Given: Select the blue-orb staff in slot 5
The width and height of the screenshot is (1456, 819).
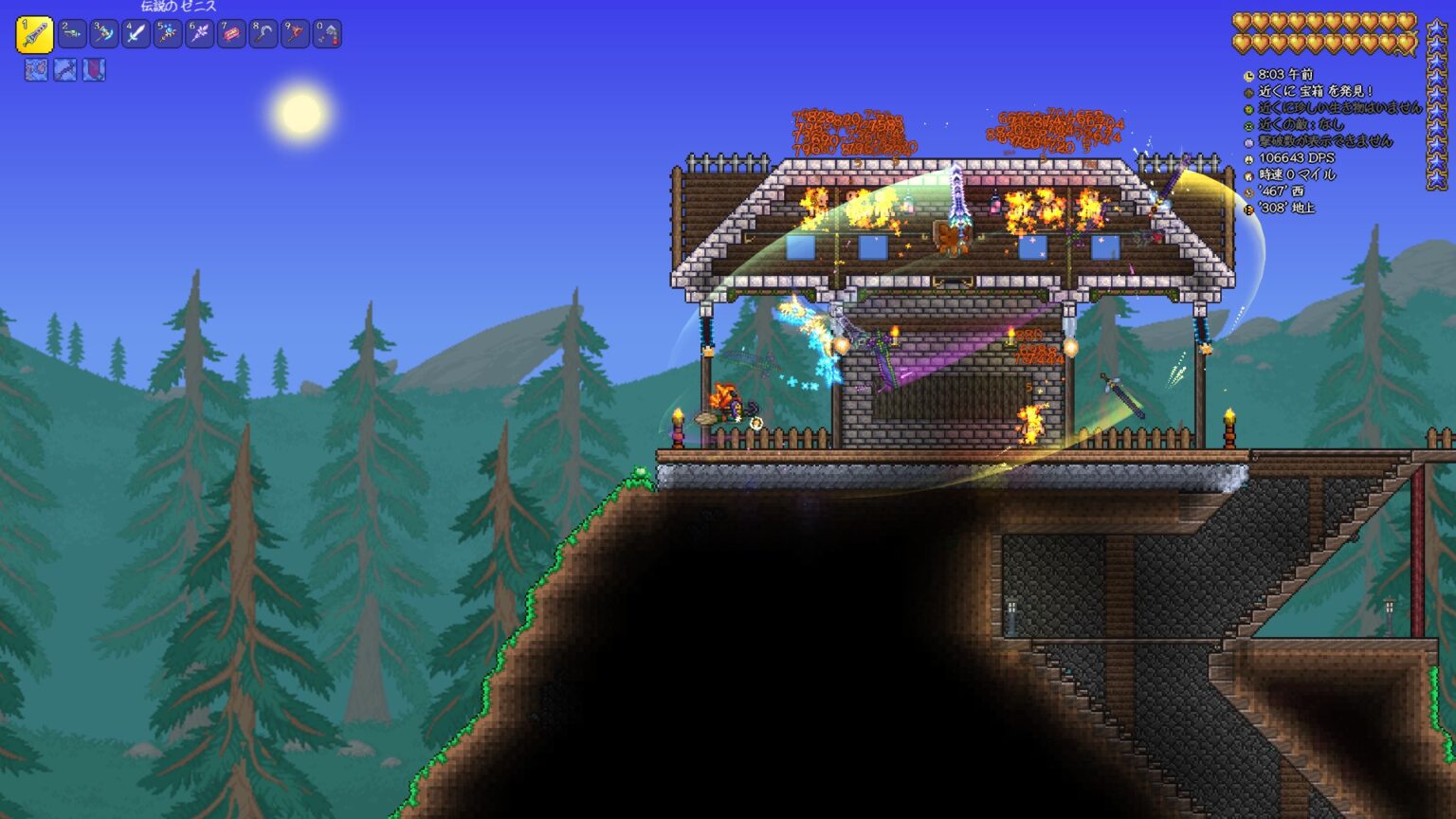Looking at the screenshot, I should point(168,35).
